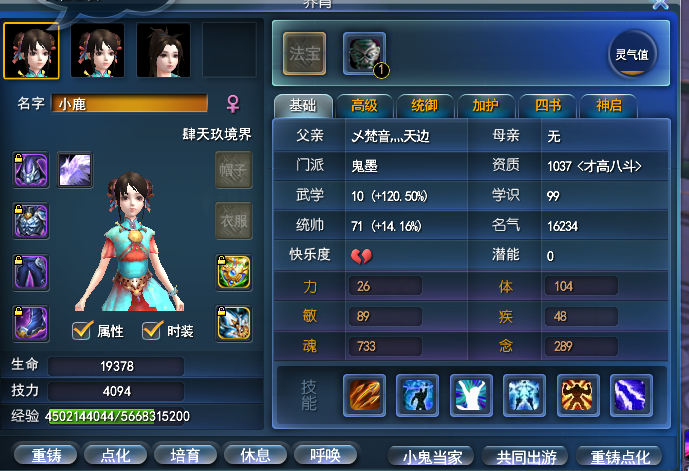Switch to the 神启 tab

pyautogui.click(x=608, y=106)
